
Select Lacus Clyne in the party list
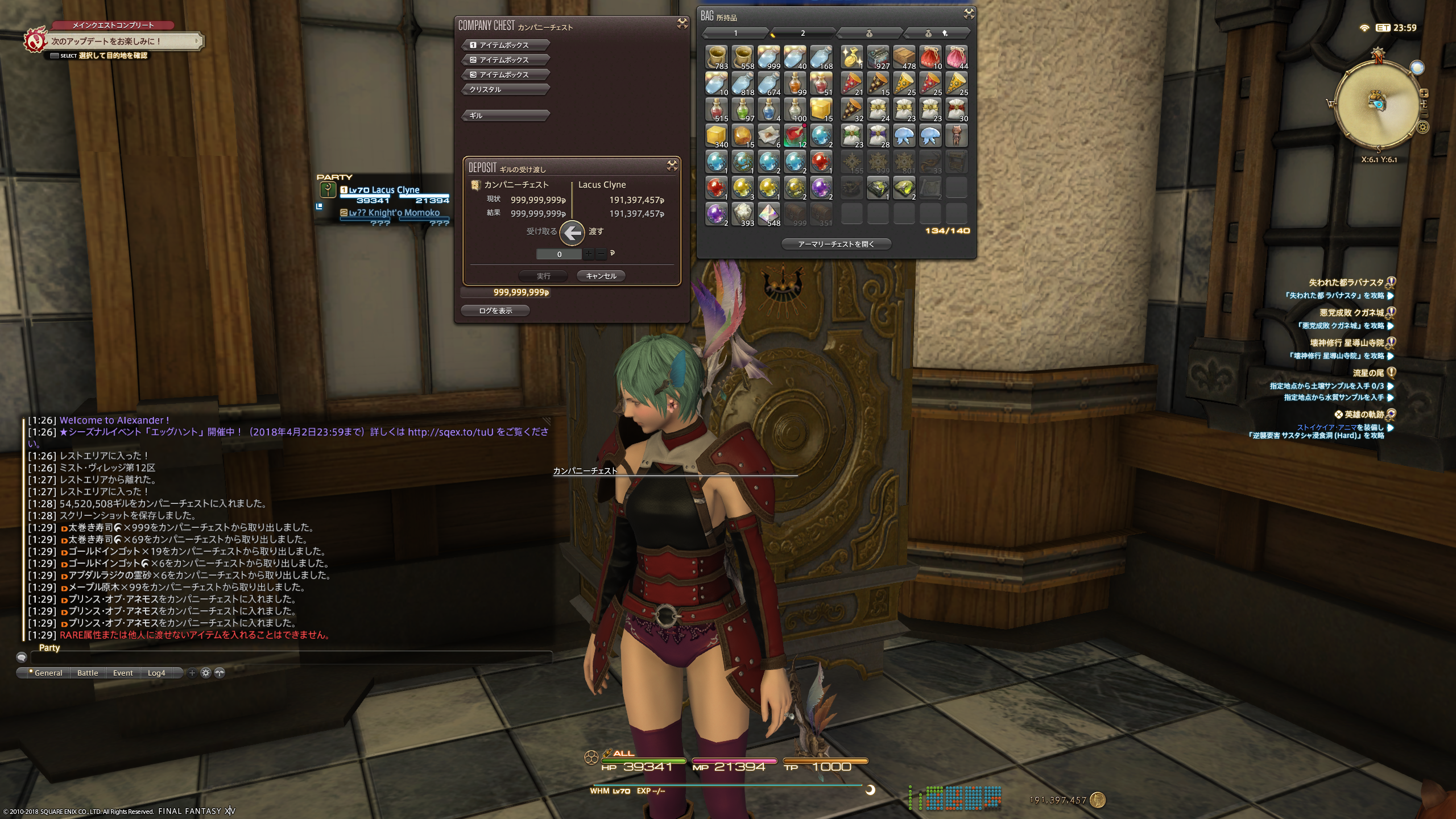click(x=384, y=190)
